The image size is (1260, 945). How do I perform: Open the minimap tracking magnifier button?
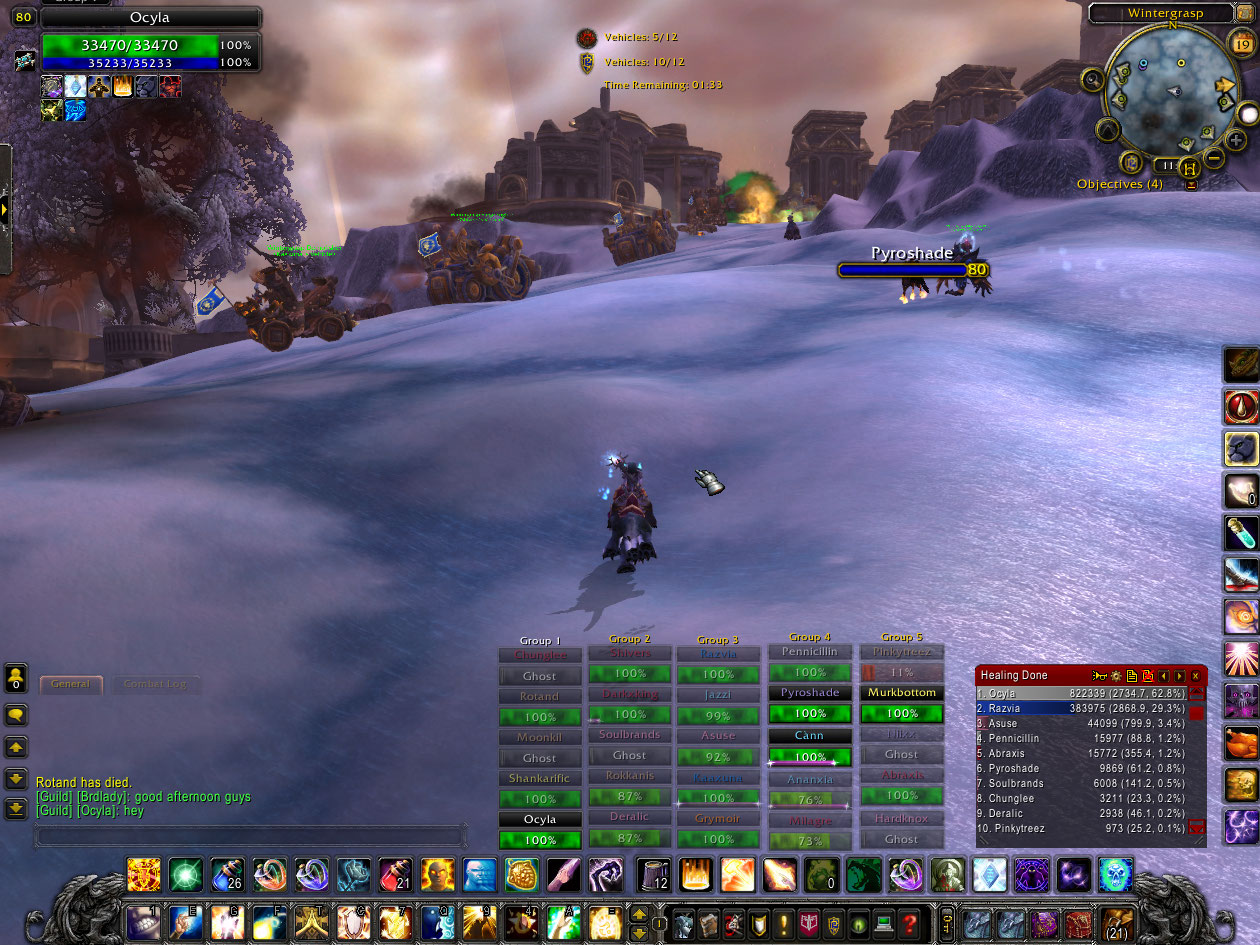click(1092, 79)
